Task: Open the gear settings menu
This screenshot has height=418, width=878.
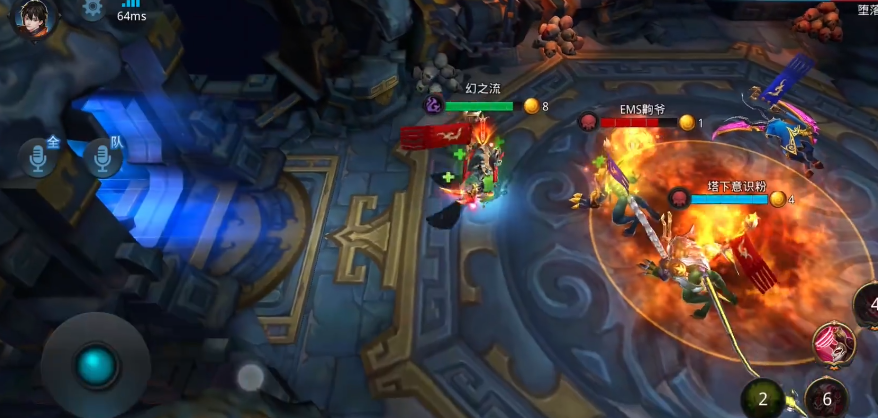Action: [x=93, y=9]
